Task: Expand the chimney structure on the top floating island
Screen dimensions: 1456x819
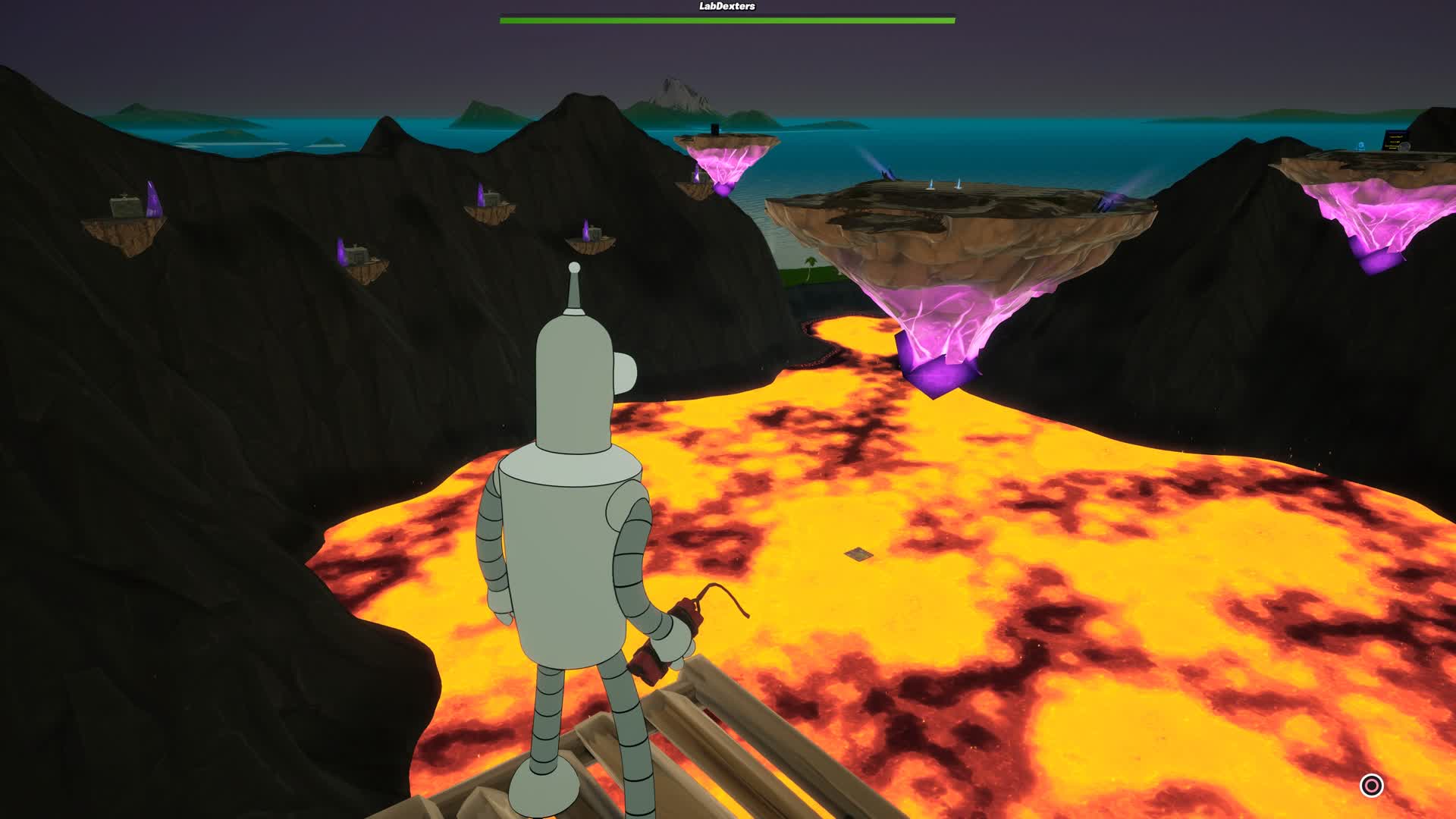Action: click(x=716, y=127)
